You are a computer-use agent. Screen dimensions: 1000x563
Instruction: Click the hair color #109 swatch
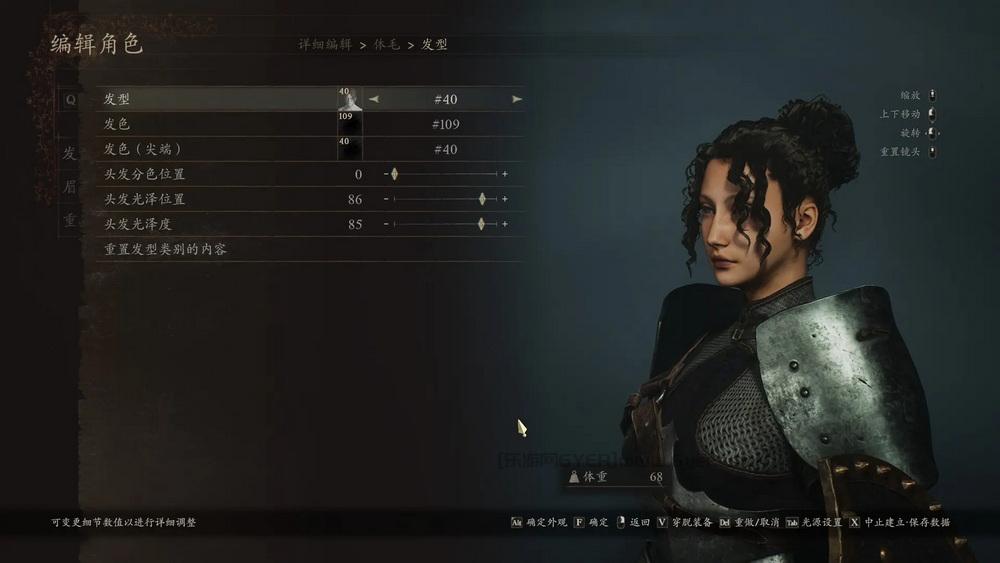(349, 124)
